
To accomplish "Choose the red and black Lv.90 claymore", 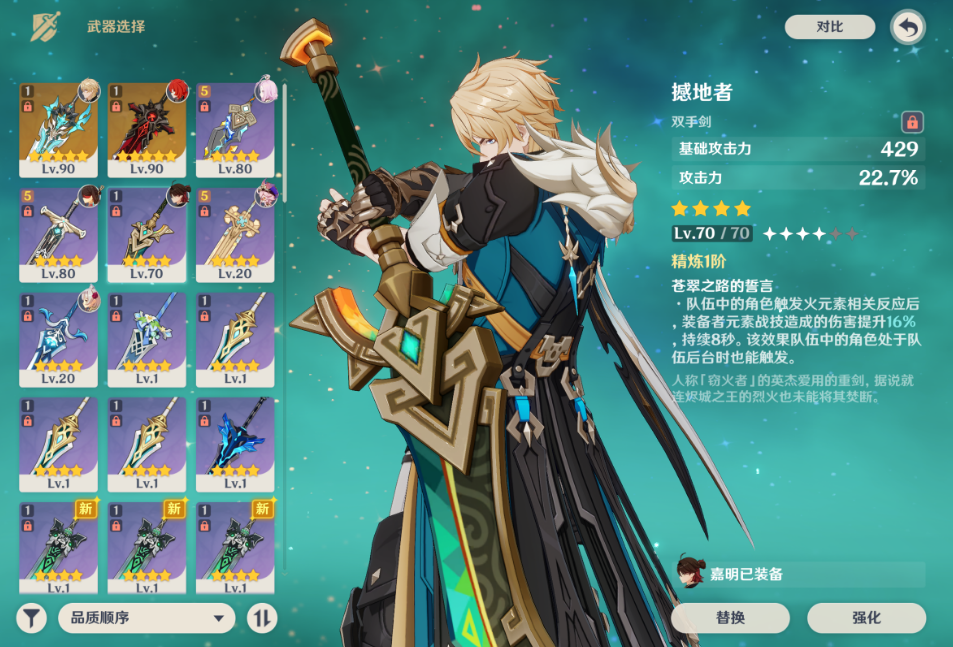I will tap(146, 128).
